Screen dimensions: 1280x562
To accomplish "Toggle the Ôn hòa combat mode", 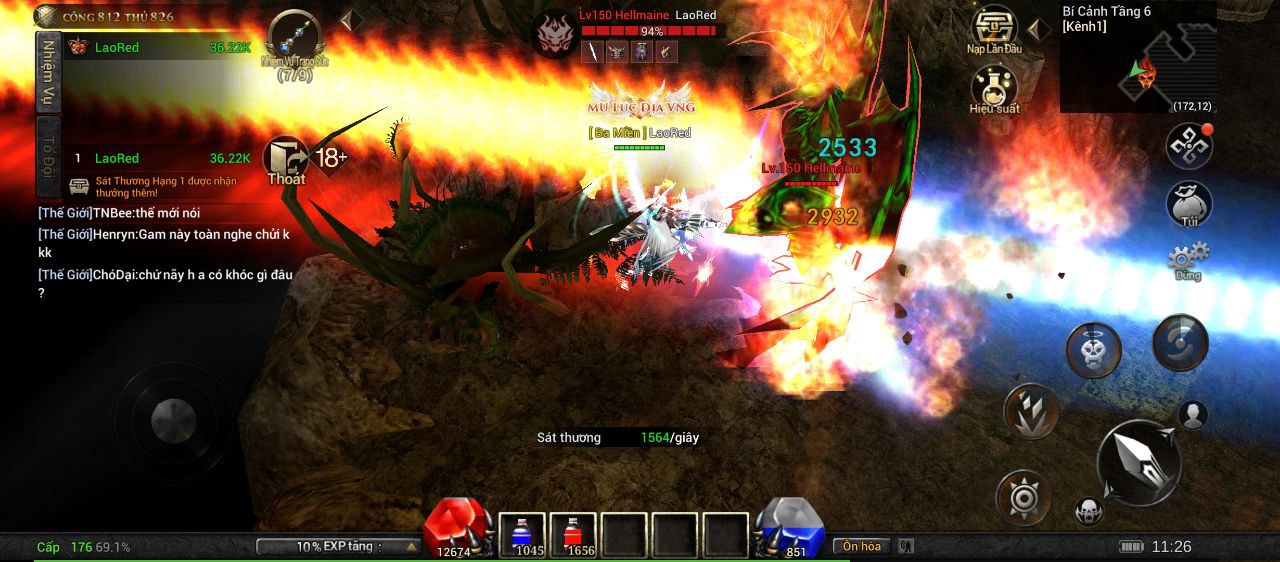I will click(x=861, y=546).
